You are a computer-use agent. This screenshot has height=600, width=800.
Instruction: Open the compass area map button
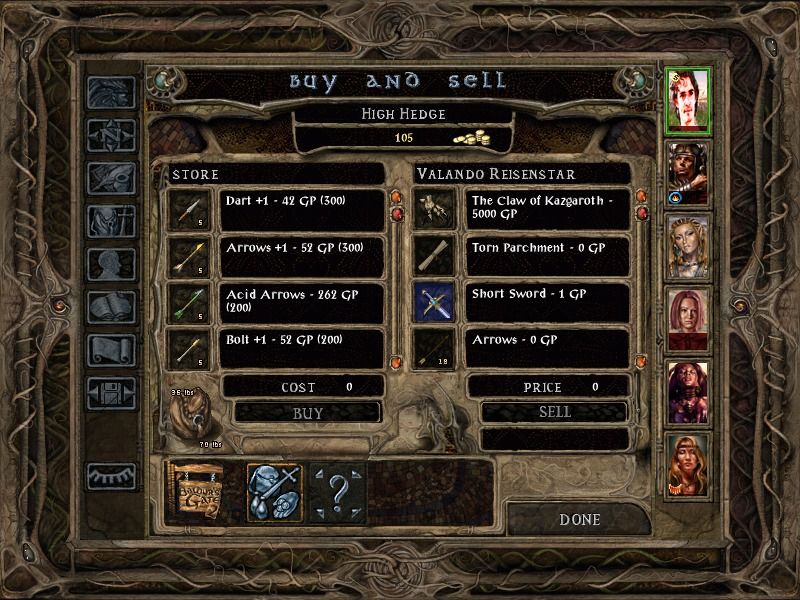click(111, 133)
